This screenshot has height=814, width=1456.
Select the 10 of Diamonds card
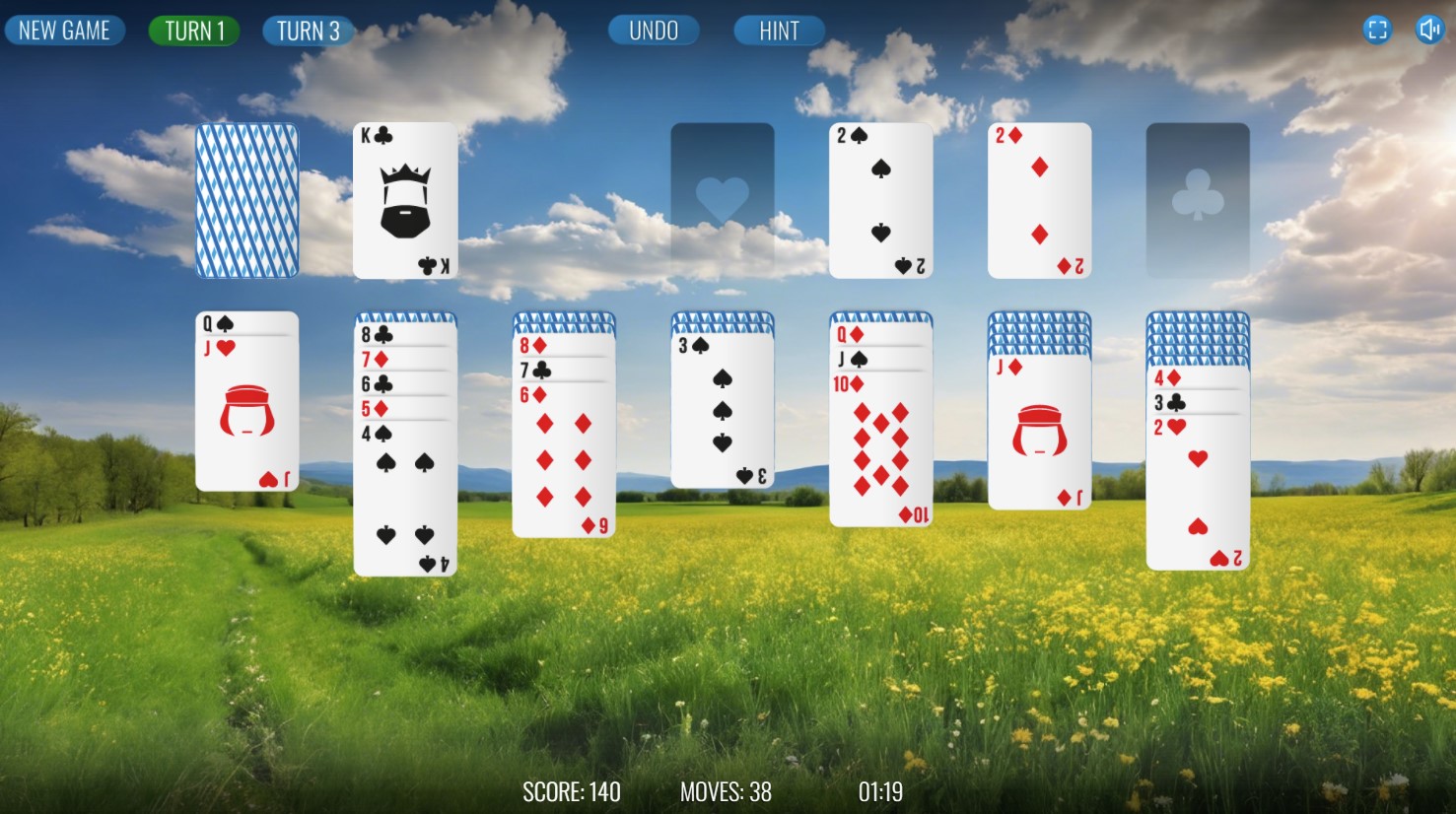[880, 453]
